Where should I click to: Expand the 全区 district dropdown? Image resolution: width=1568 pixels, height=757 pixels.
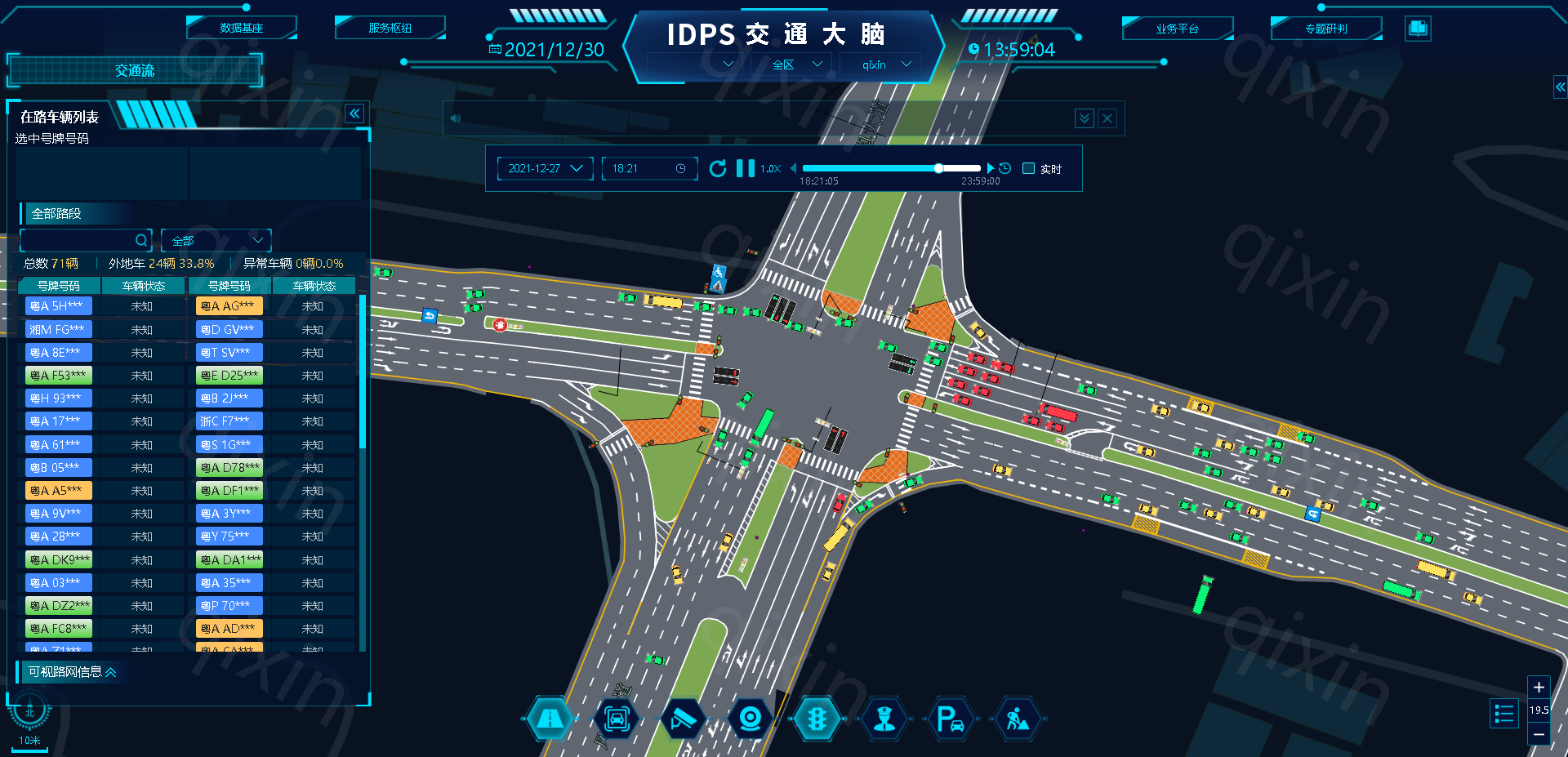click(795, 65)
